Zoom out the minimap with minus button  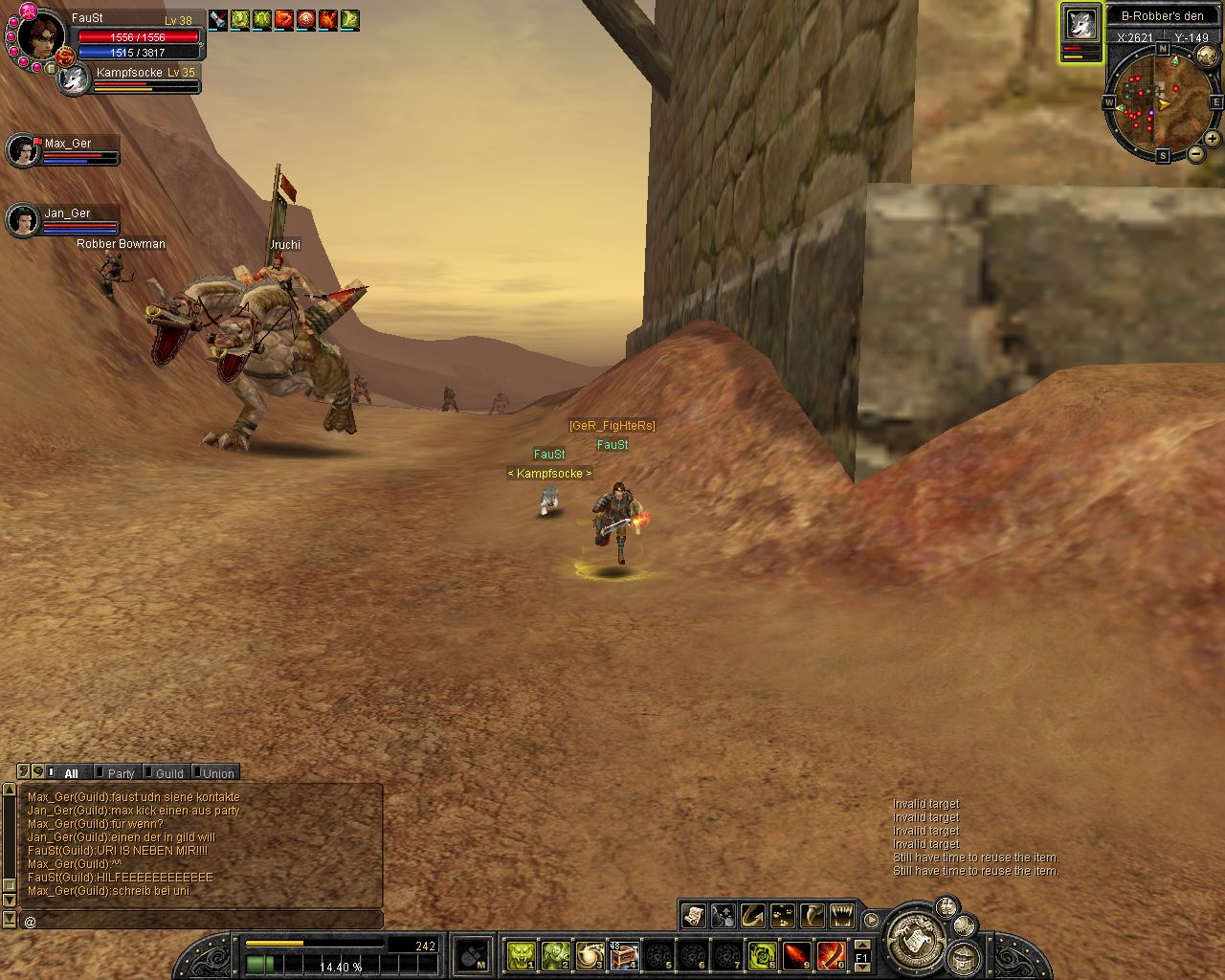[1196, 154]
